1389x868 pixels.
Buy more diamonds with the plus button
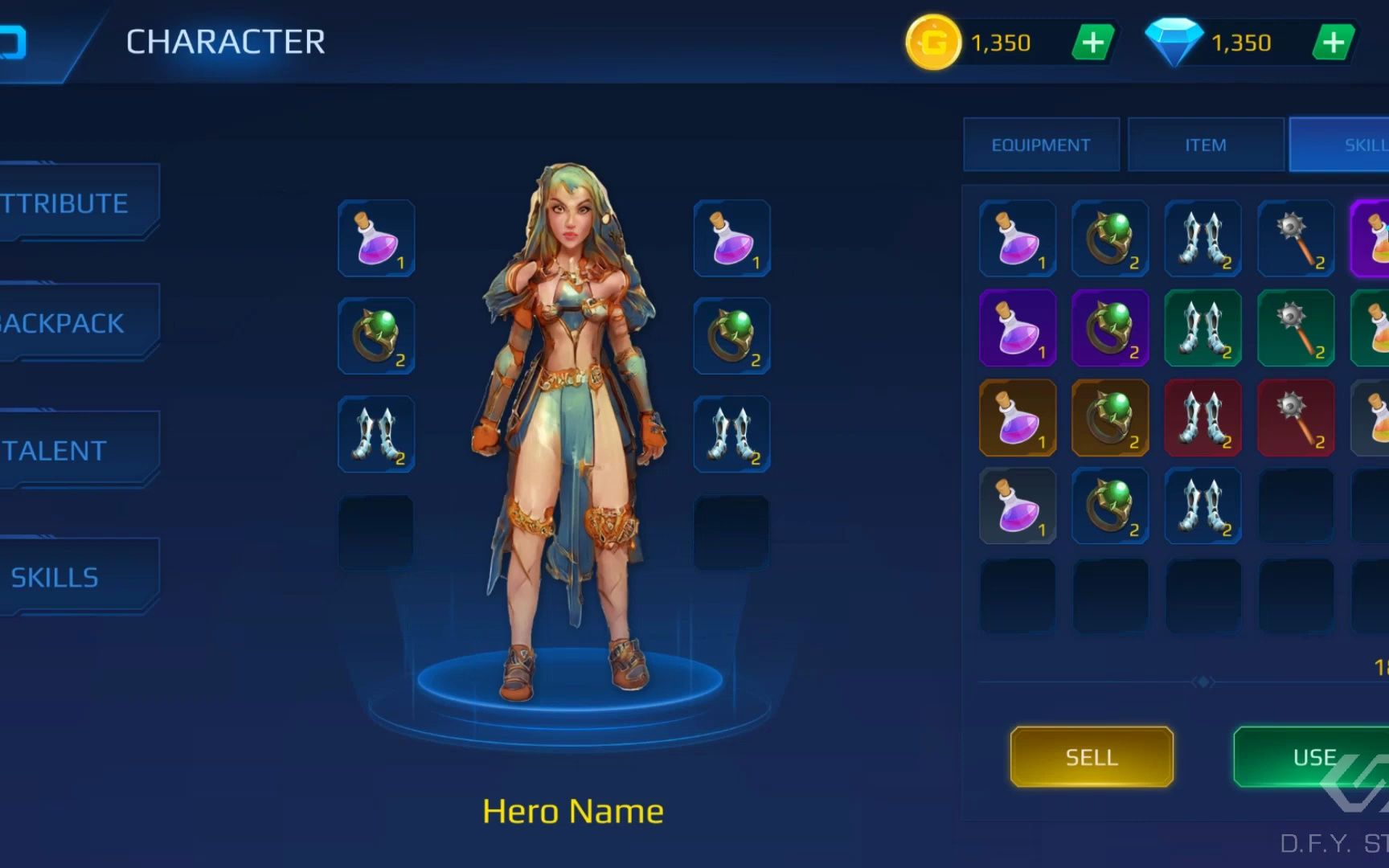click(1333, 43)
